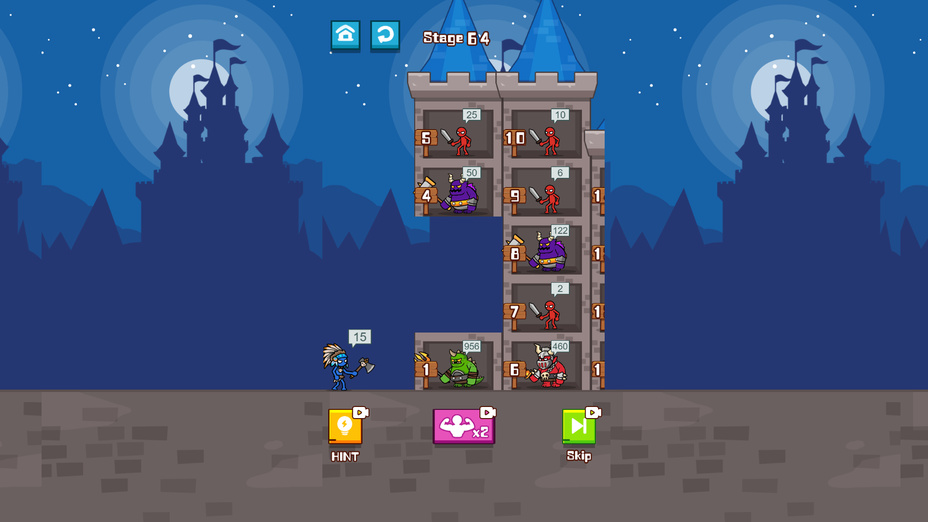Get a hint with the lightbulb button

tap(345, 427)
